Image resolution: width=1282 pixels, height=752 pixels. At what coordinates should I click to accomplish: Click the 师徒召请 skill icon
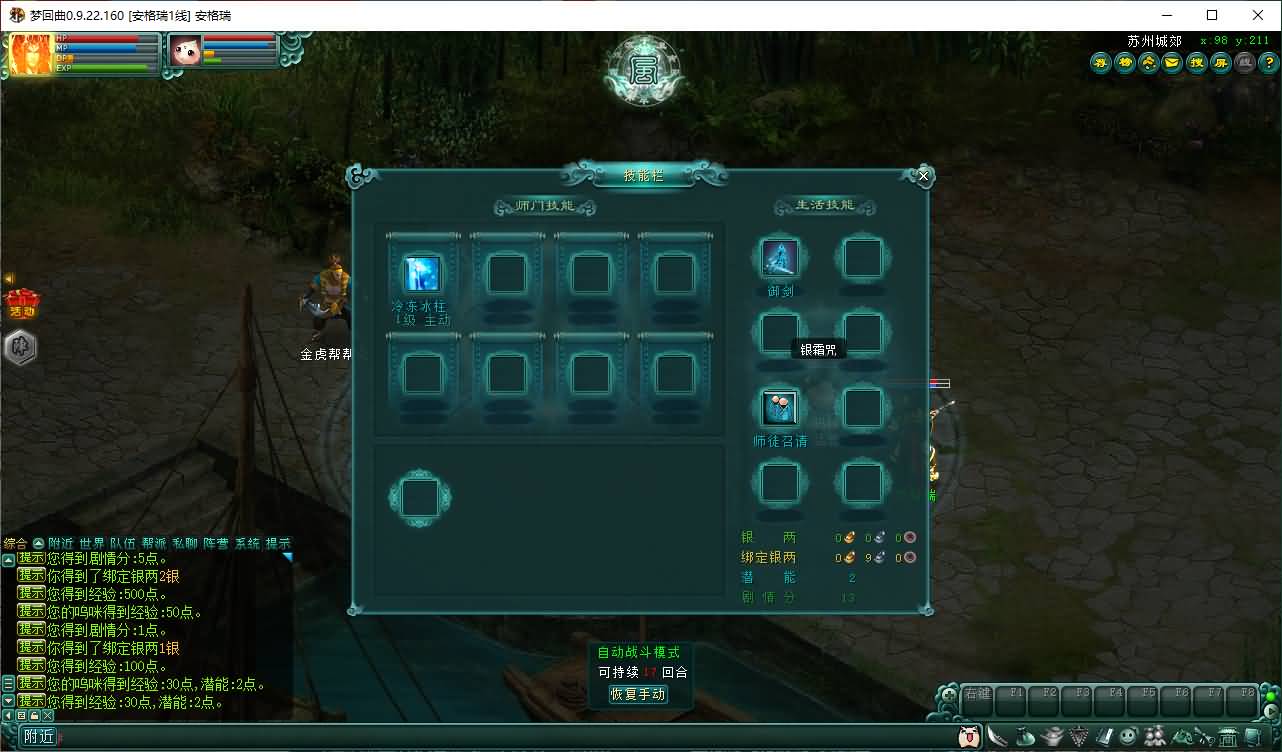[780, 407]
